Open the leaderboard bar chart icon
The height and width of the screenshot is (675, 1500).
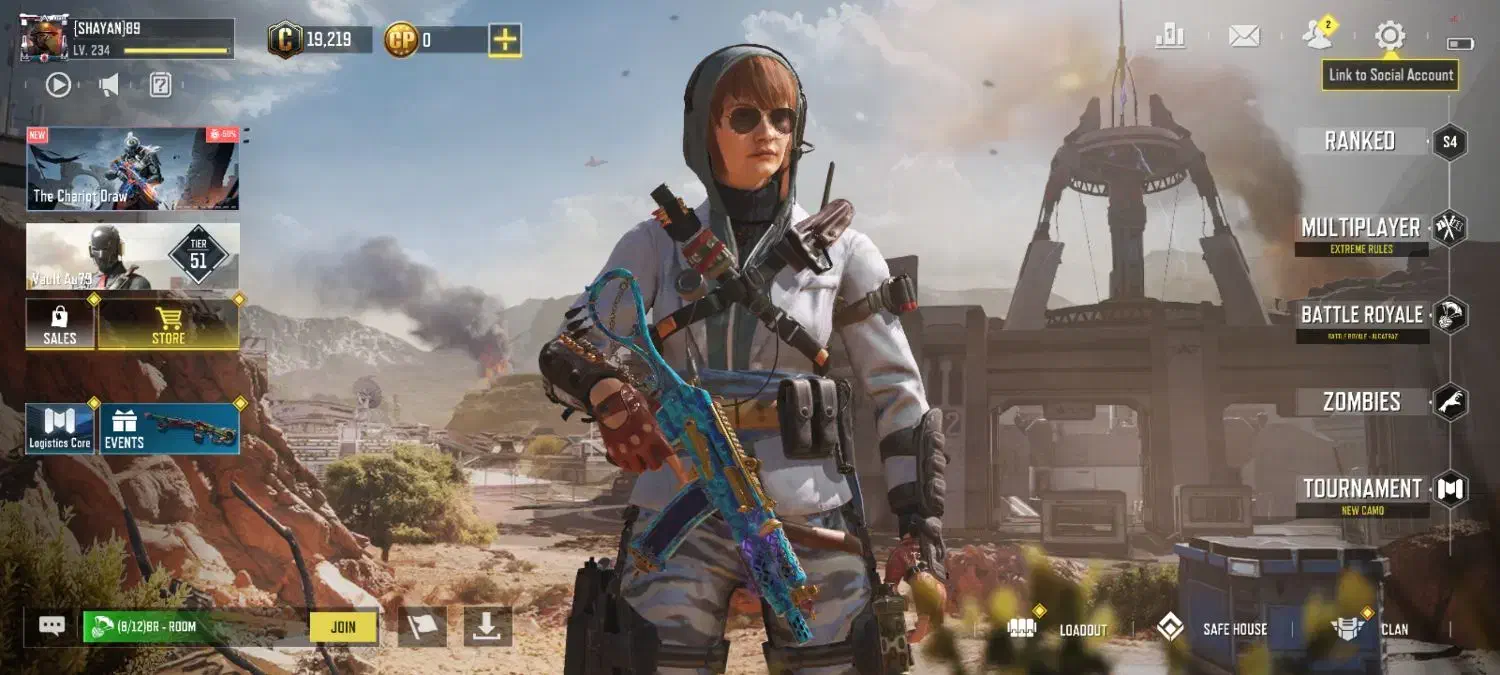[x=1170, y=37]
